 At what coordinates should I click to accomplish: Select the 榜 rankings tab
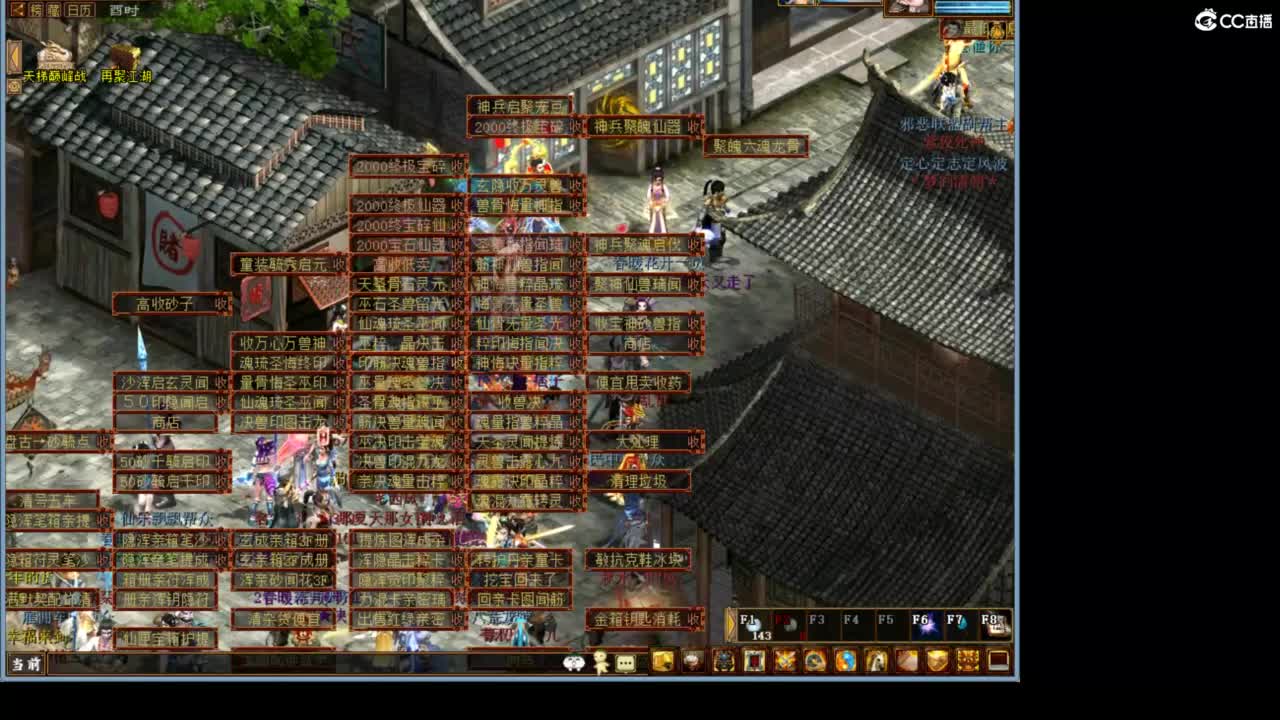tap(36, 9)
